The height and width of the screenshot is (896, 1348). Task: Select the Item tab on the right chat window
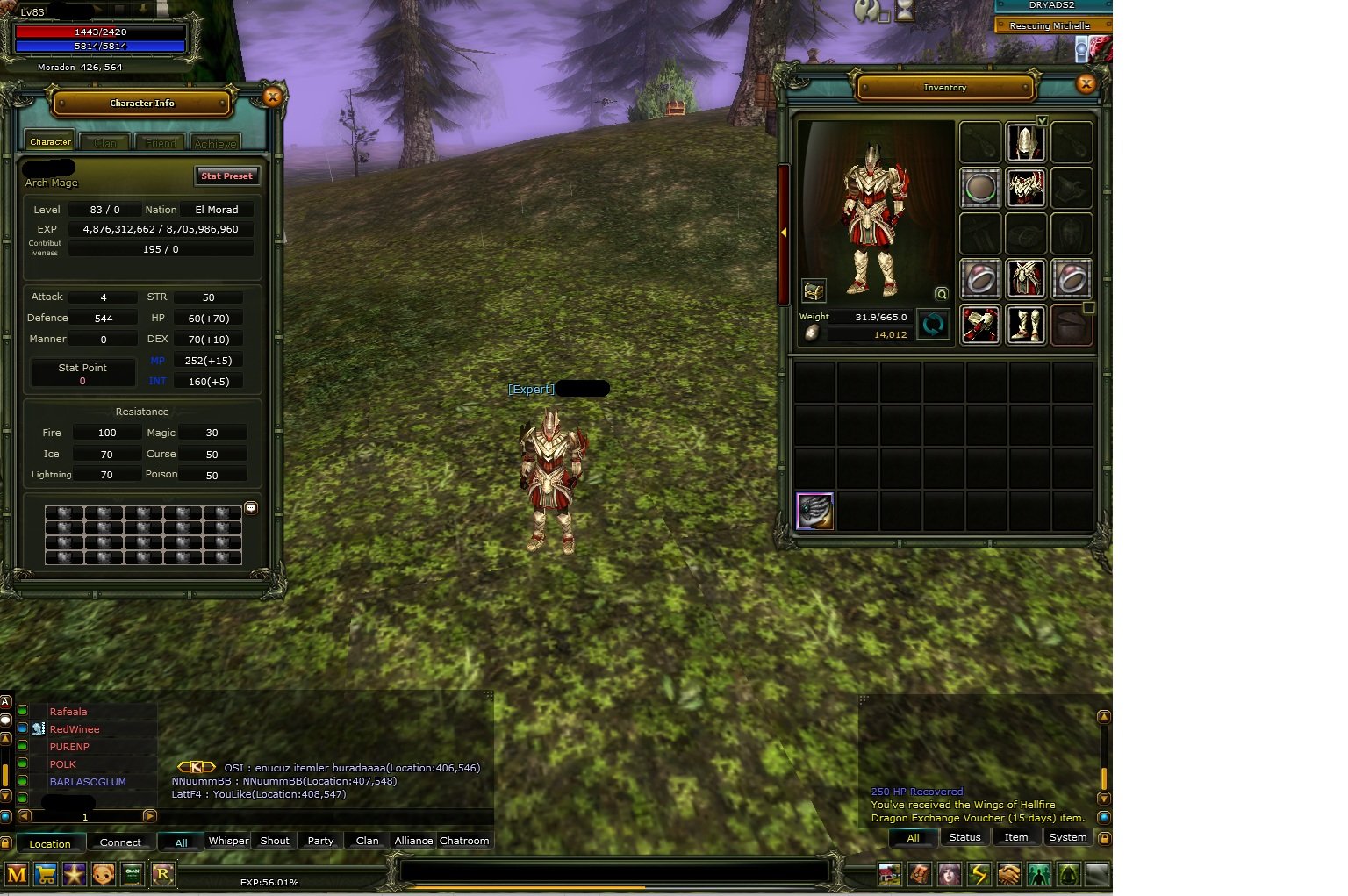coord(1015,837)
